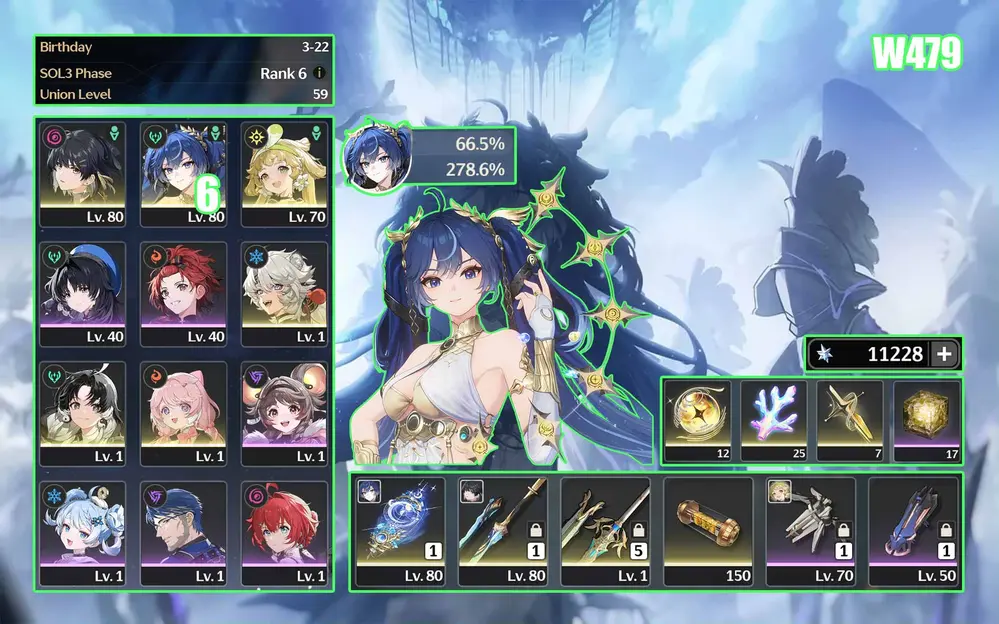
Task: Open the glass tube item showing 150
Action: 707,531
